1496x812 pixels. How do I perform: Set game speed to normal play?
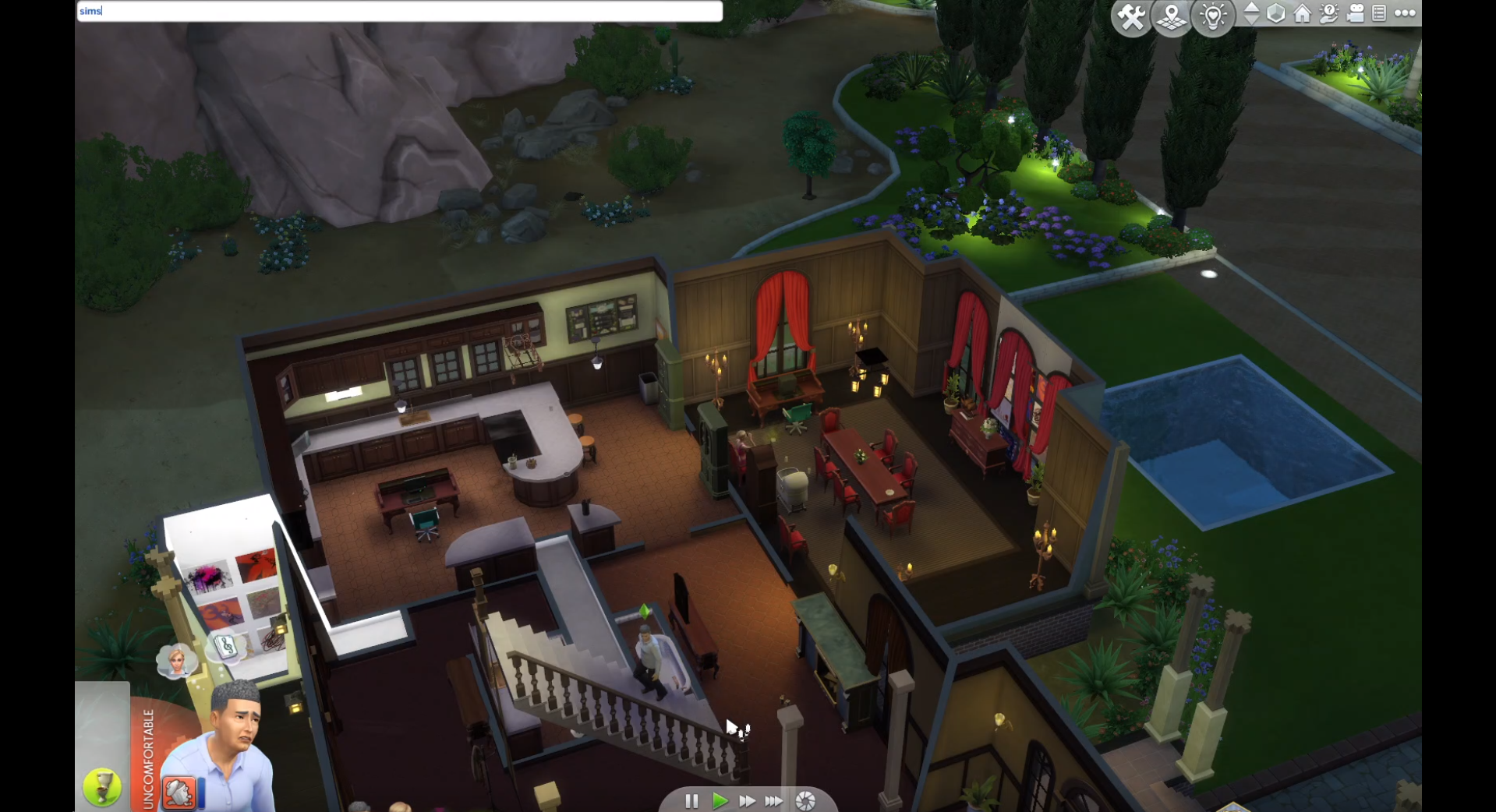(720, 801)
